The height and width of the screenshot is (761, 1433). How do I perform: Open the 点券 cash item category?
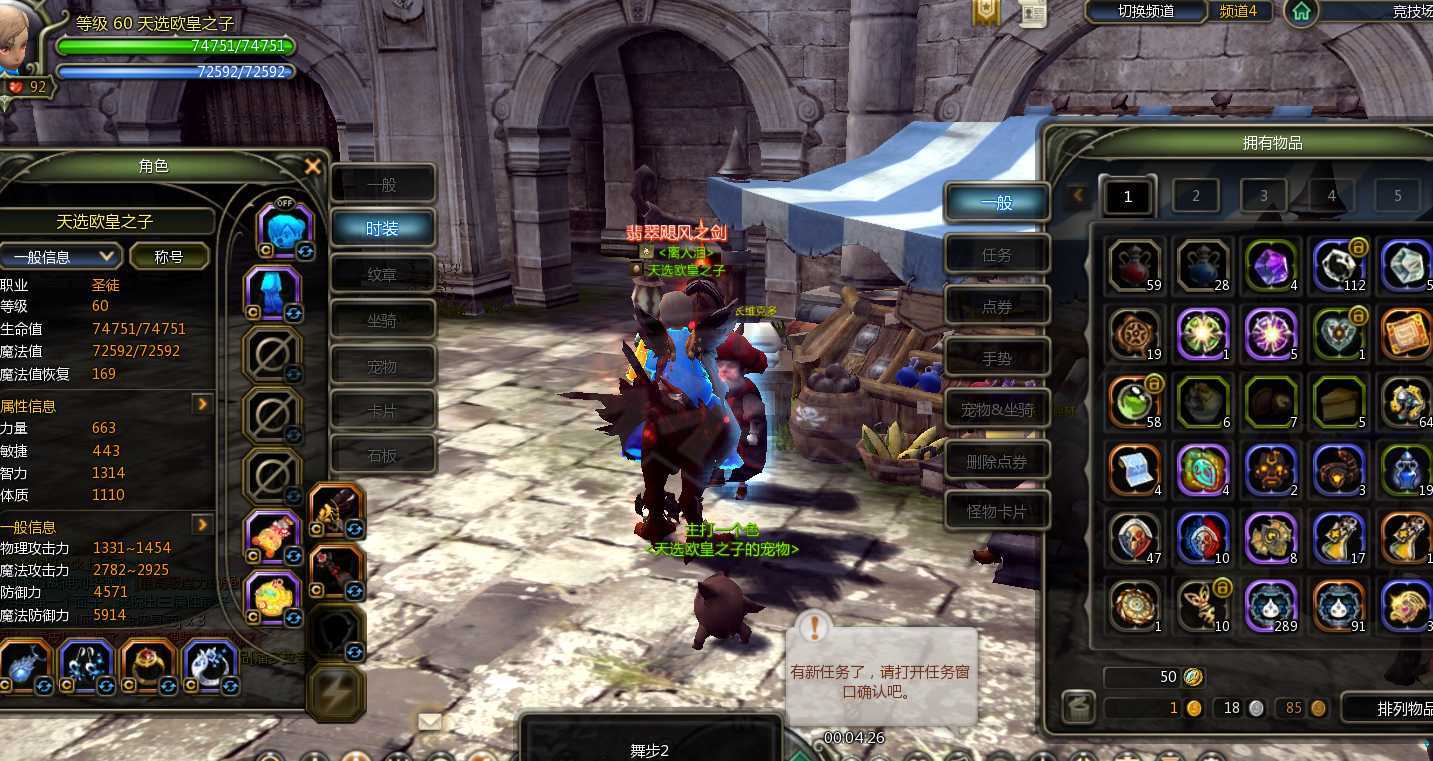[997, 307]
